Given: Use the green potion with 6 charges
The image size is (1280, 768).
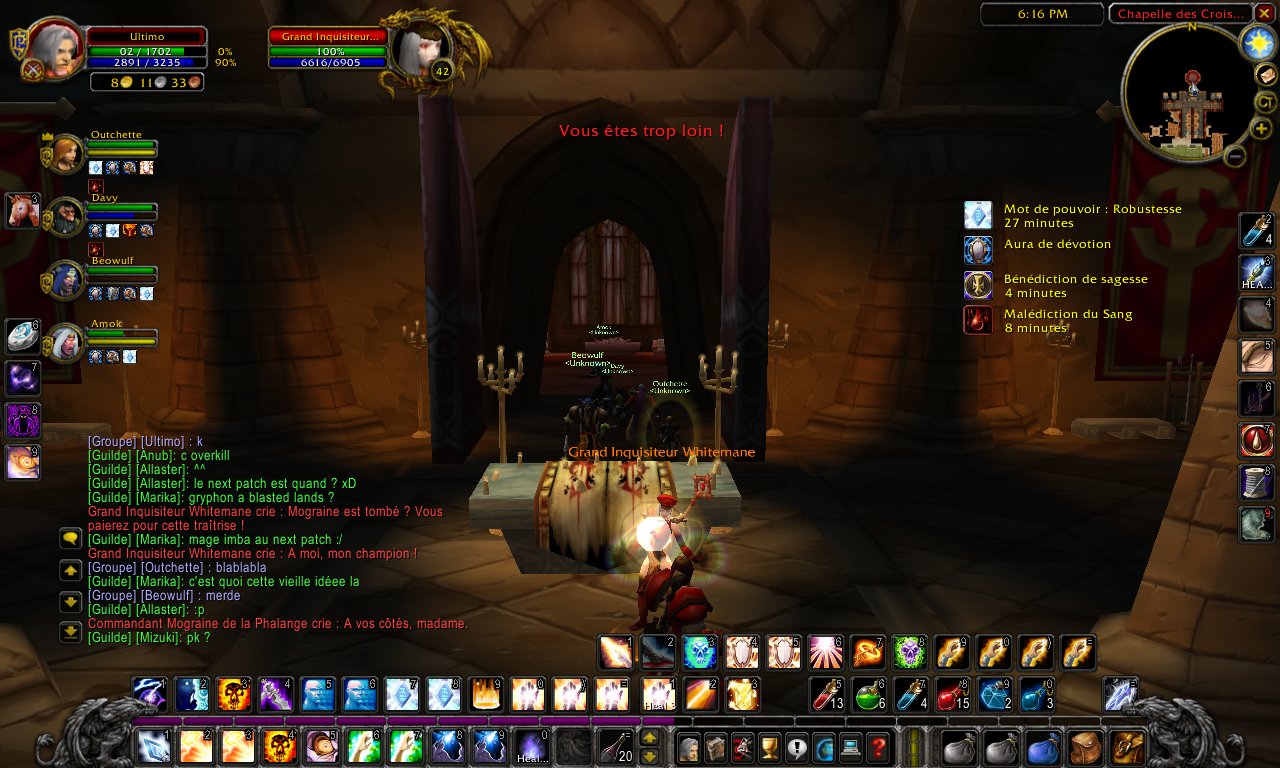Looking at the screenshot, I should point(867,693).
